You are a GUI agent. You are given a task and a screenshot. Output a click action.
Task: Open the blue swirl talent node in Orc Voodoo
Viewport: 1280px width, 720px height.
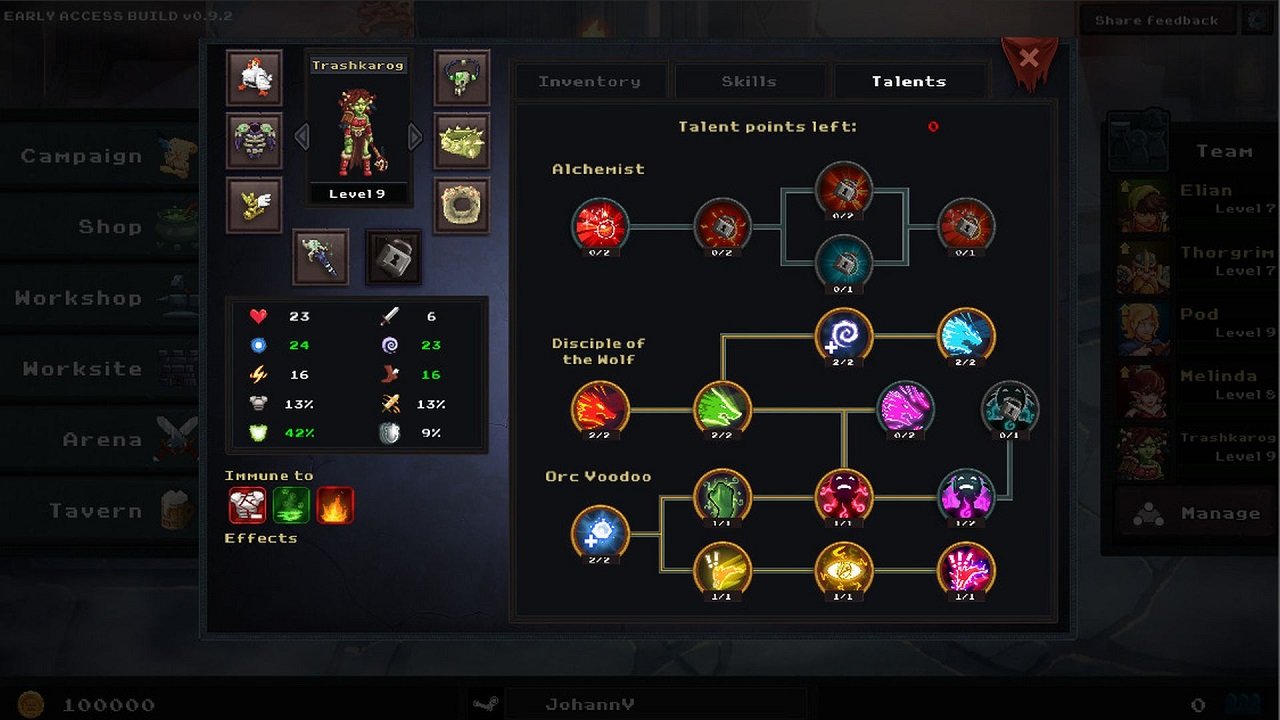601,534
